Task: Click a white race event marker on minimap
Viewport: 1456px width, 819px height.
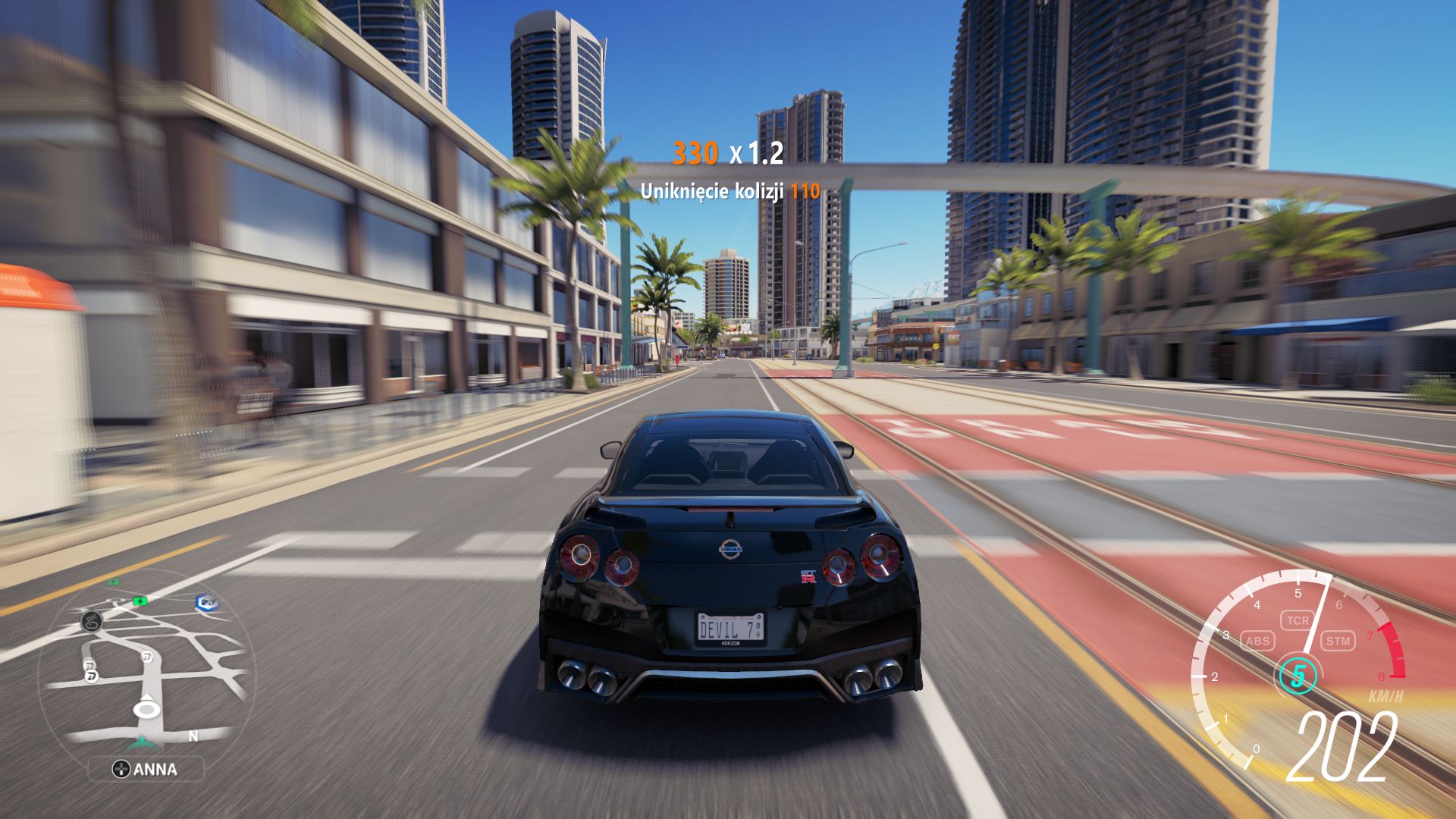Action: pyautogui.click(x=146, y=656)
